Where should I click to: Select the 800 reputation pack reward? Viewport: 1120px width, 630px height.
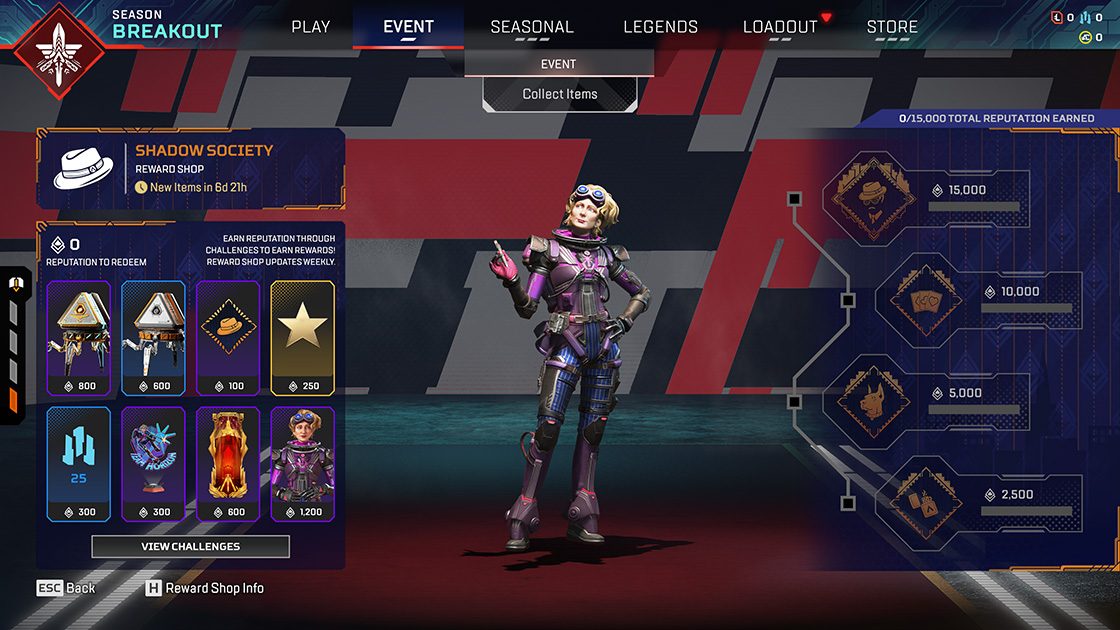coord(79,337)
